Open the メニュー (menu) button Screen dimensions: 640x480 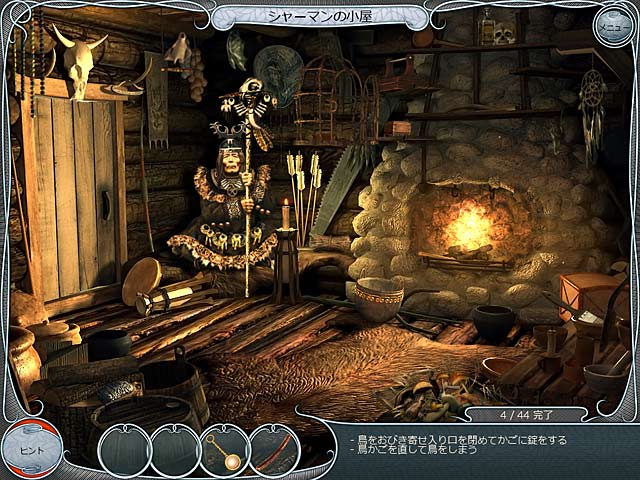tap(612, 26)
